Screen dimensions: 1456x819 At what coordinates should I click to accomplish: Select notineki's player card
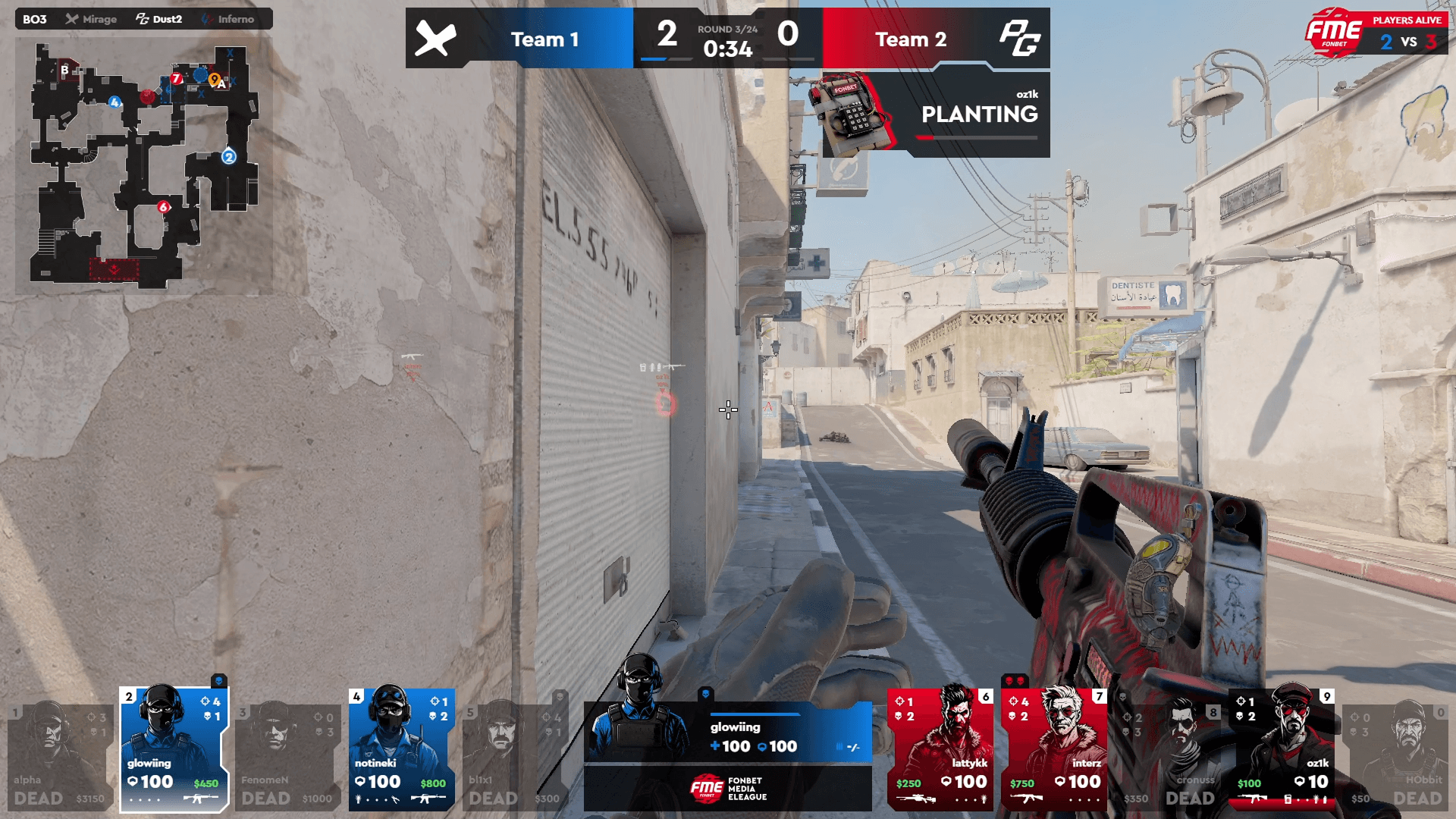tap(401, 749)
